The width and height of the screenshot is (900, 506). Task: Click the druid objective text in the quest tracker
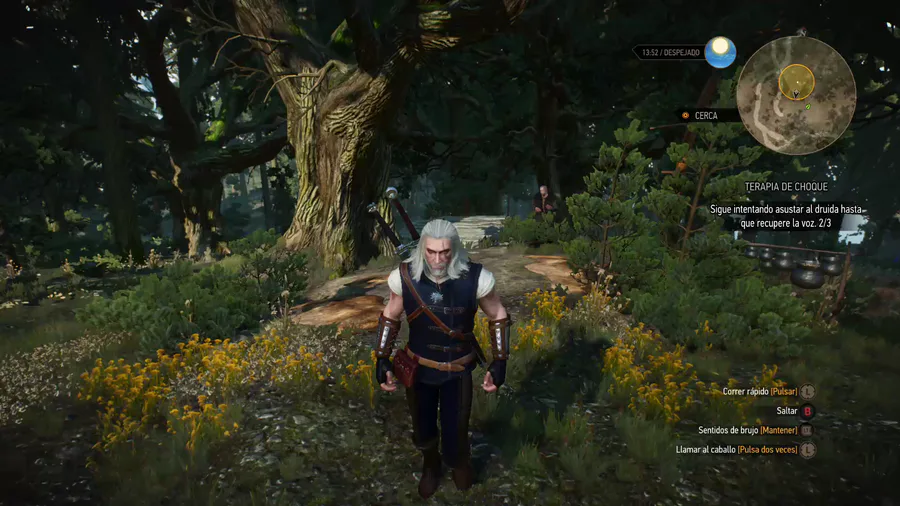point(785,216)
